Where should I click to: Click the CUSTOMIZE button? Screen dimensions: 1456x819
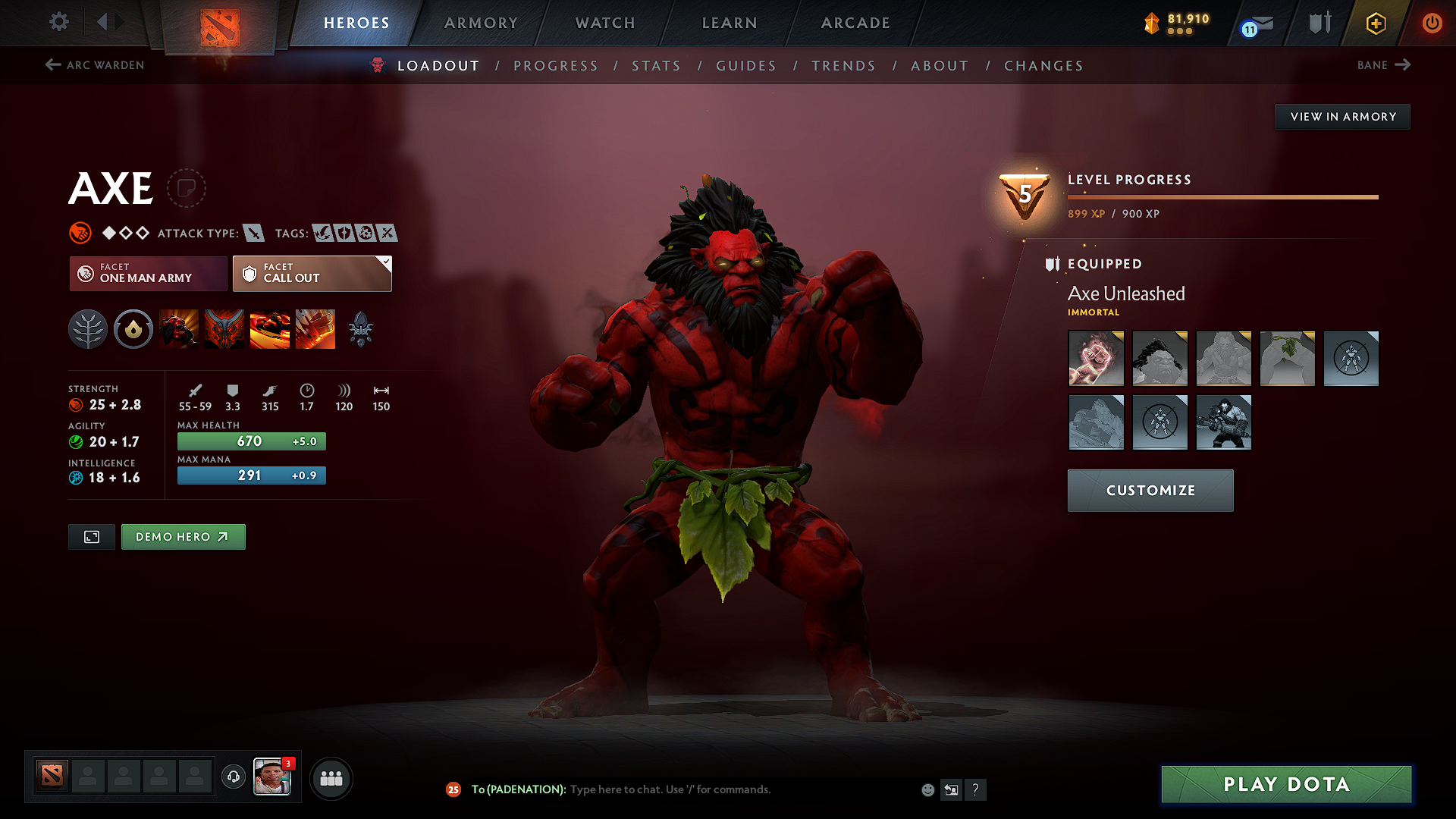[1150, 490]
